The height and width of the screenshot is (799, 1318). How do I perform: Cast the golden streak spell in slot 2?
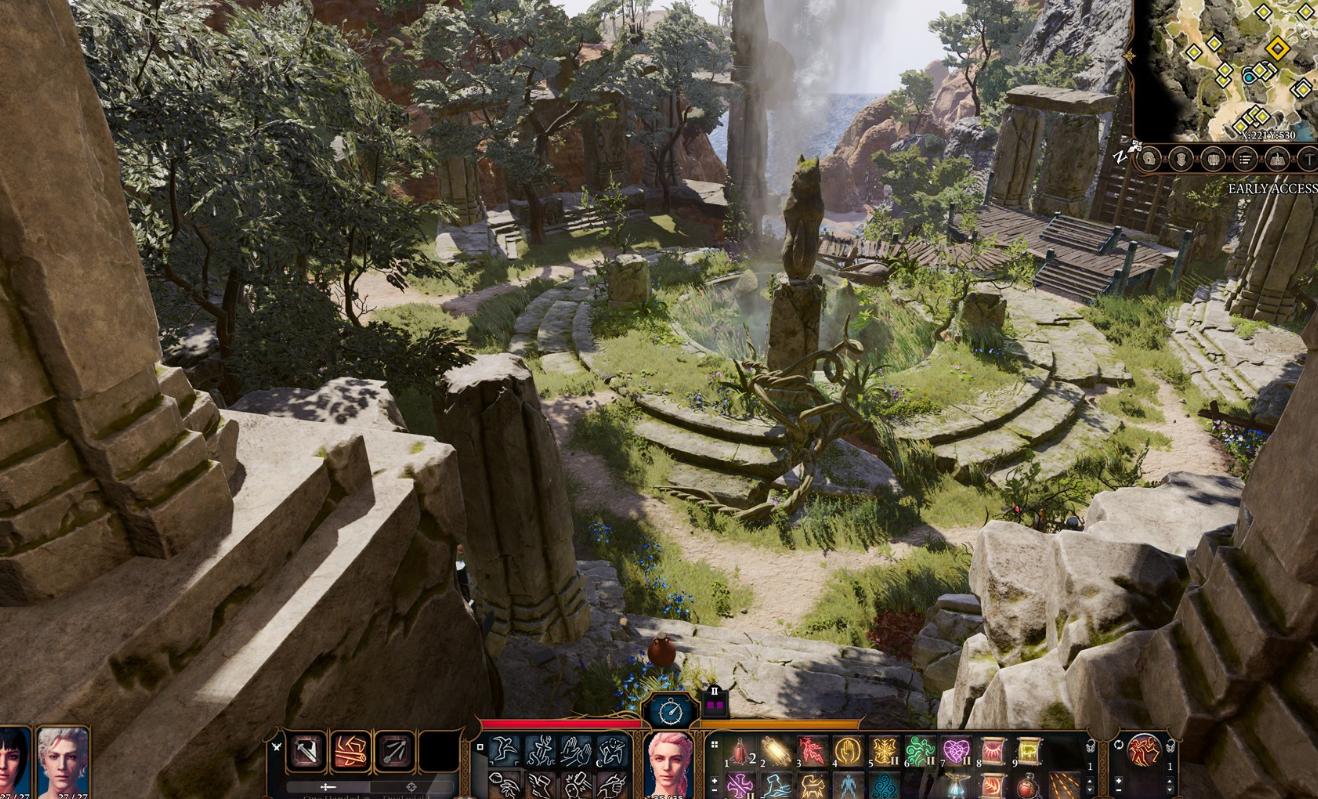tap(777, 751)
